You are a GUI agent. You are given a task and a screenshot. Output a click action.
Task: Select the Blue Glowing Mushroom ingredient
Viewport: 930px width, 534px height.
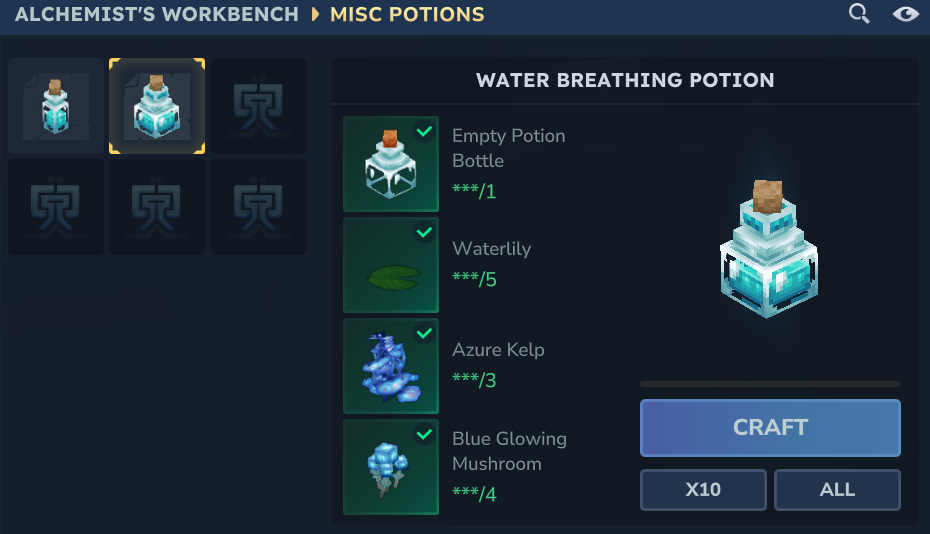(x=391, y=467)
